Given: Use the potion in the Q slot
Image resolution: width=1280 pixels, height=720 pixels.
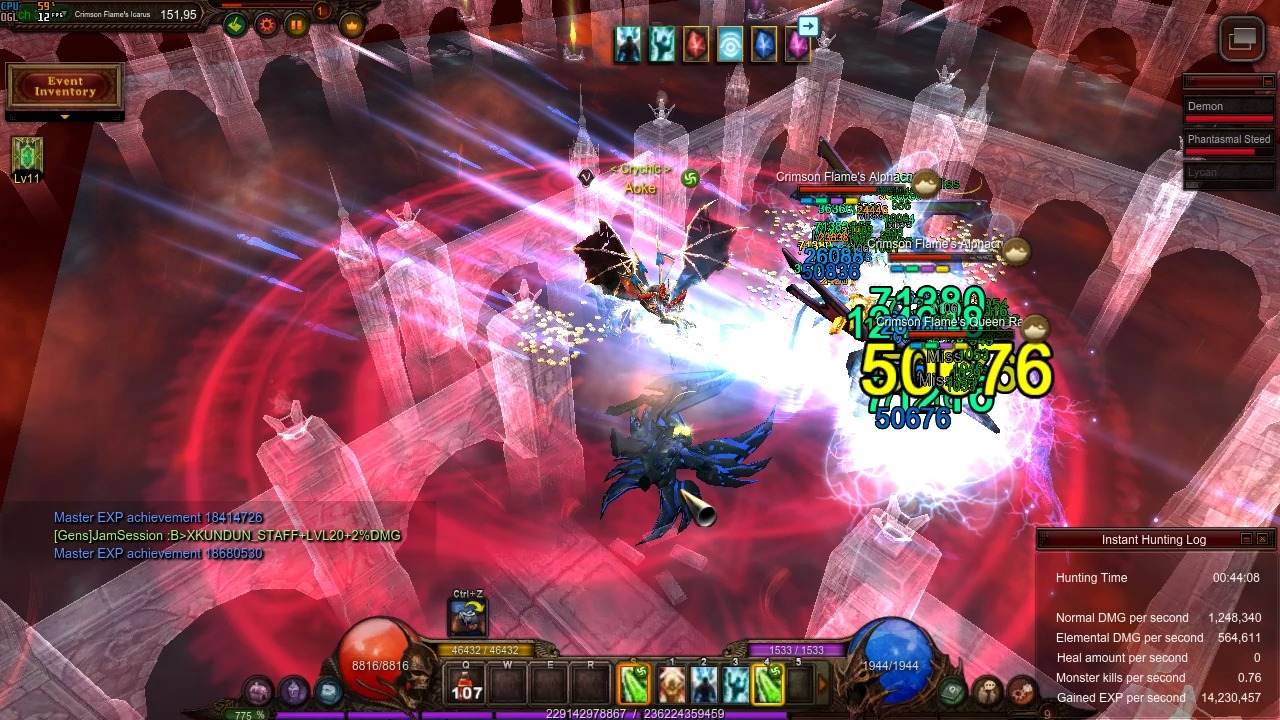Looking at the screenshot, I should tap(467, 685).
